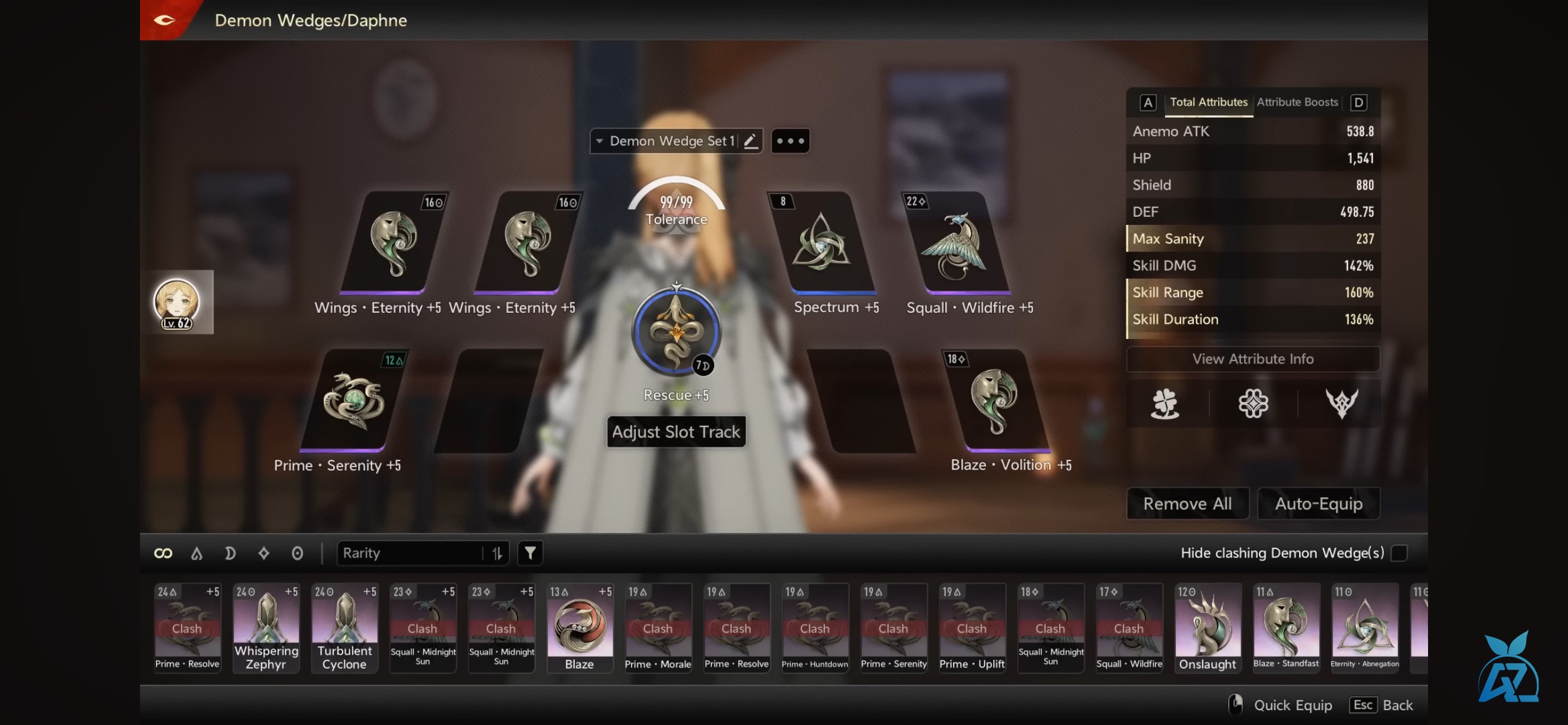Viewport: 1568px width, 725px height.
Task: Click Adjust Slot Track
Action: (x=676, y=432)
